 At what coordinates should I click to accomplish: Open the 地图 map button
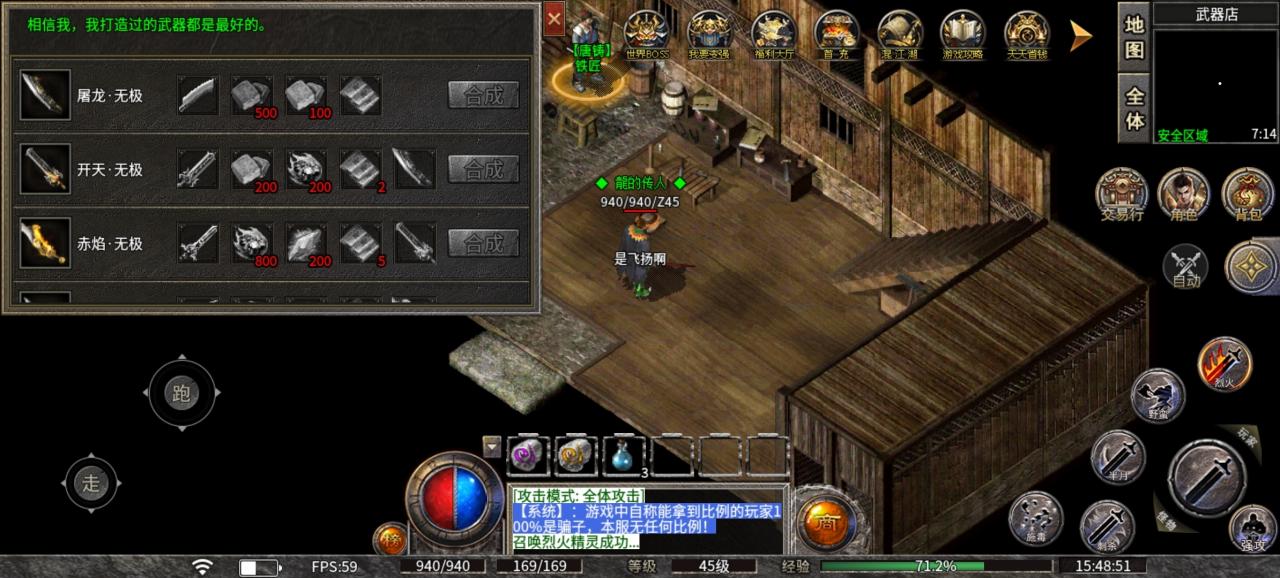point(1134,37)
